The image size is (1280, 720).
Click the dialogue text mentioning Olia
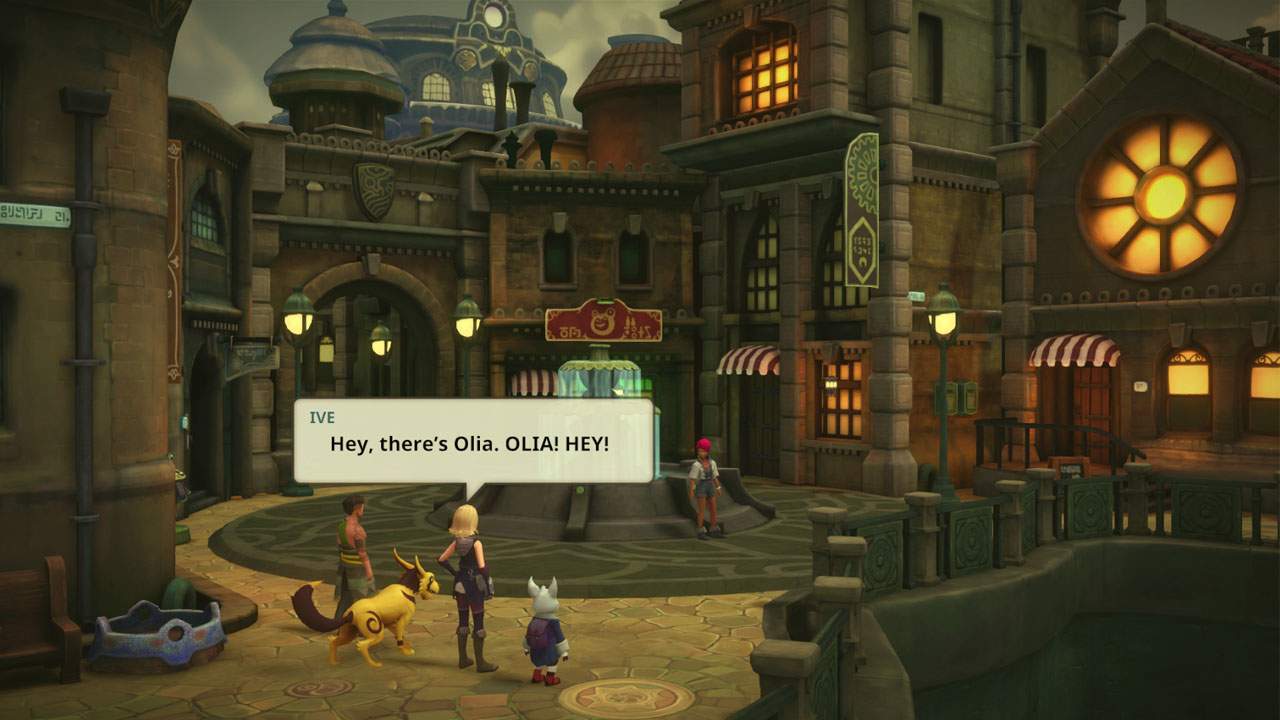point(470,443)
